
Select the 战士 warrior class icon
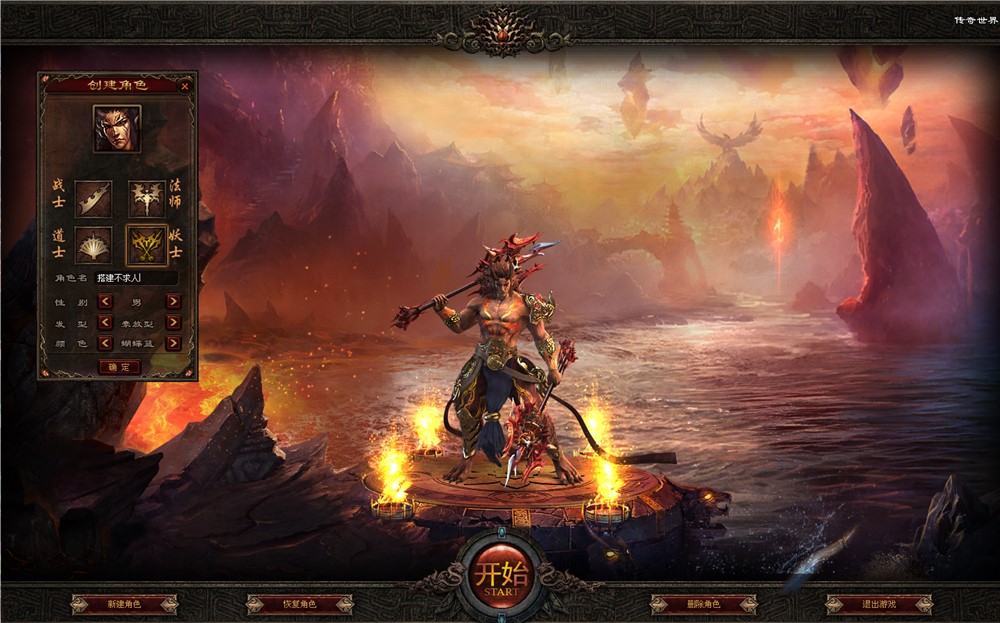click(93, 198)
